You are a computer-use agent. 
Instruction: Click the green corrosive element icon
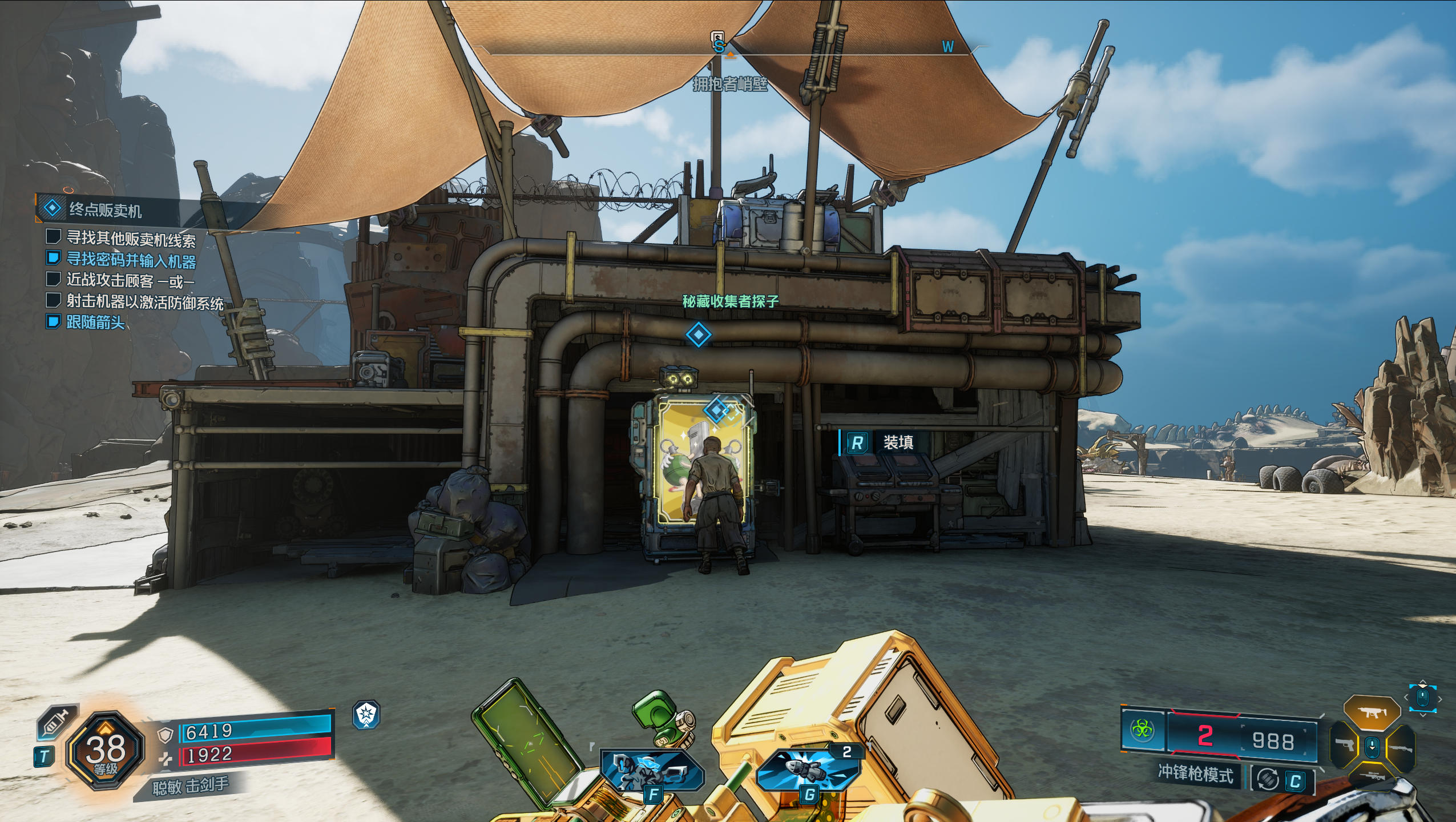(x=1142, y=730)
